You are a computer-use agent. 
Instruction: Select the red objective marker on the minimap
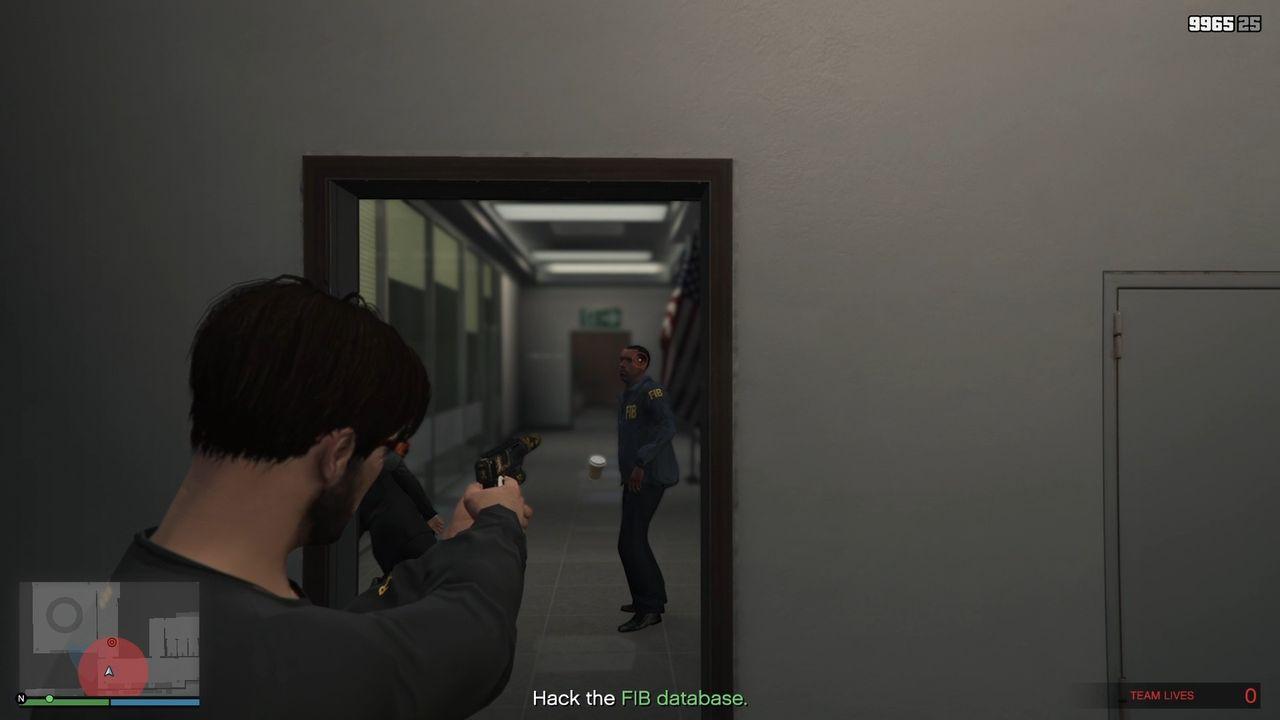pyautogui.click(x=112, y=642)
